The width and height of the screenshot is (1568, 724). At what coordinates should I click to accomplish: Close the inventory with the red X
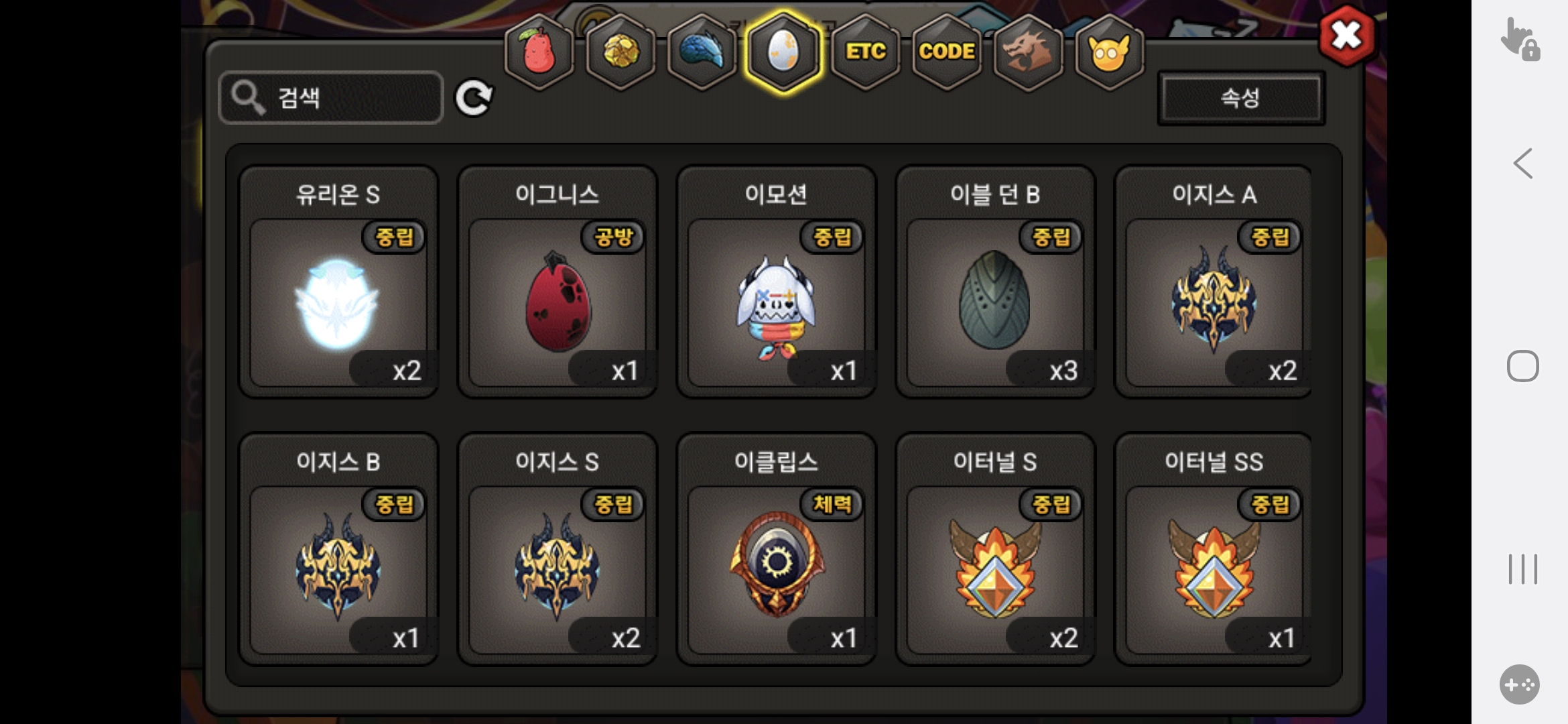click(1346, 36)
